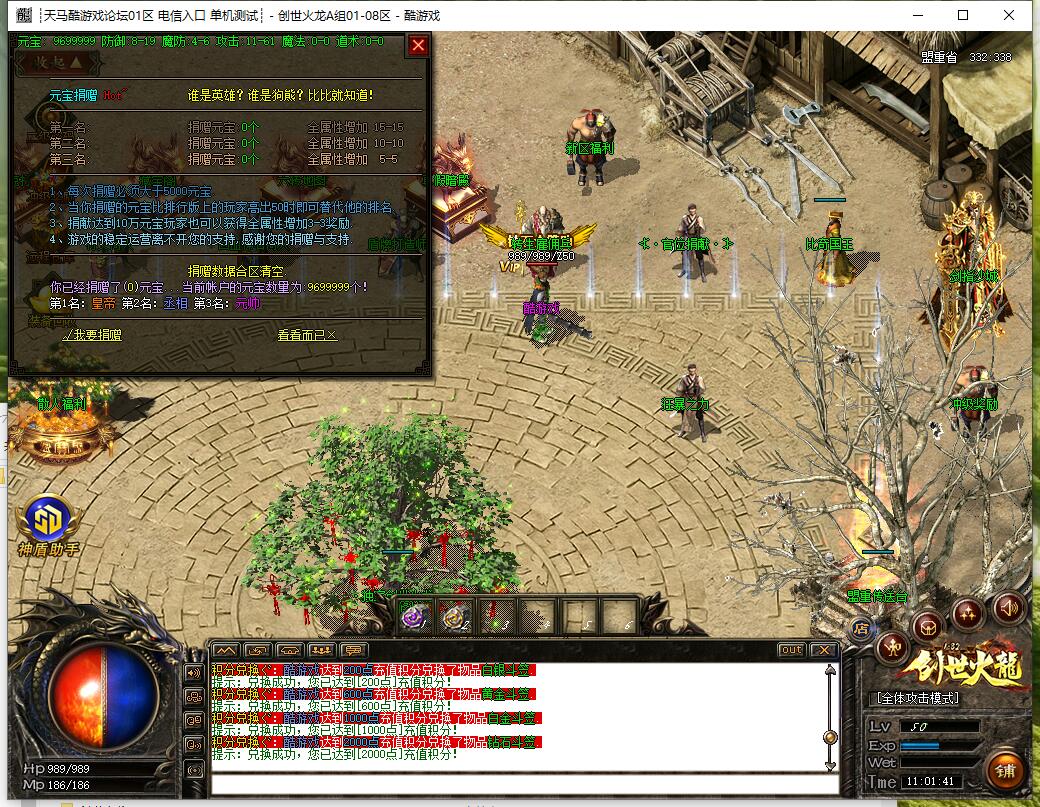The height and width of the screenshot is (807, 1040).
Task: Click the chat text input field
Action: tap(520, 783)
